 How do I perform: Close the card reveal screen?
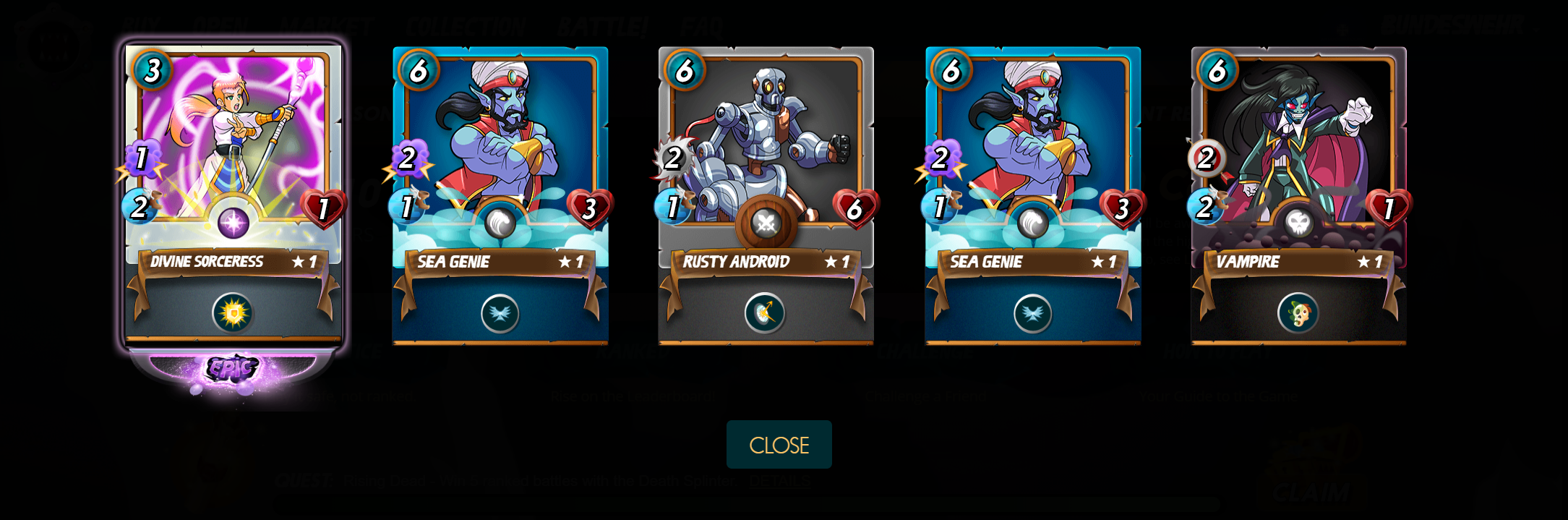[779, 445]
